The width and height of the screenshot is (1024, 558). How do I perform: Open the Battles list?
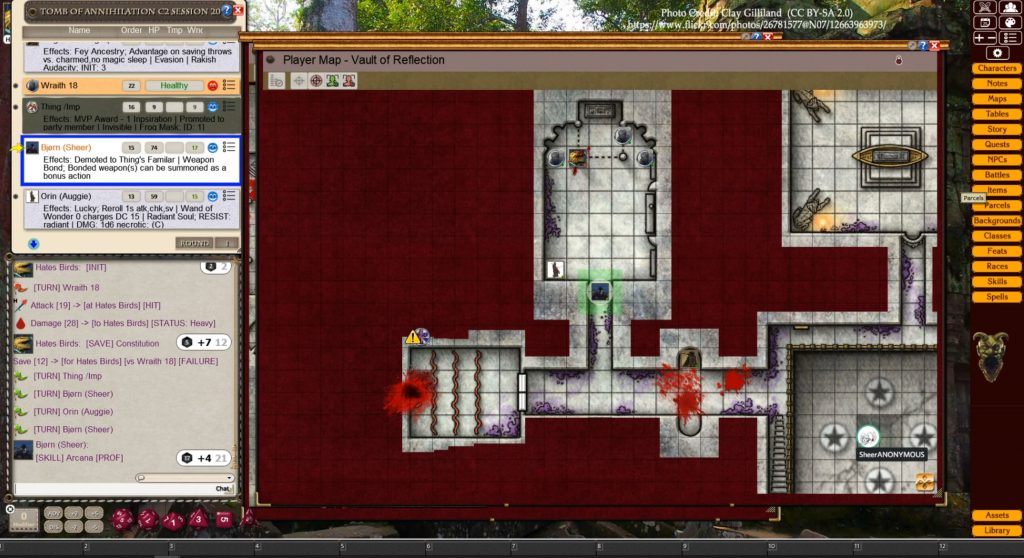(x=996, y=175)
